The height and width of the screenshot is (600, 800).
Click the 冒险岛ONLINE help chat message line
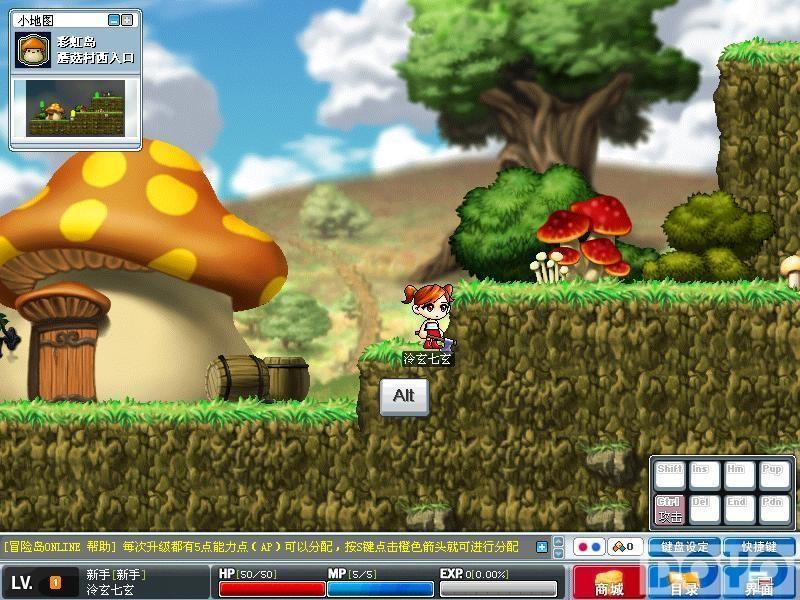[262, 547]
